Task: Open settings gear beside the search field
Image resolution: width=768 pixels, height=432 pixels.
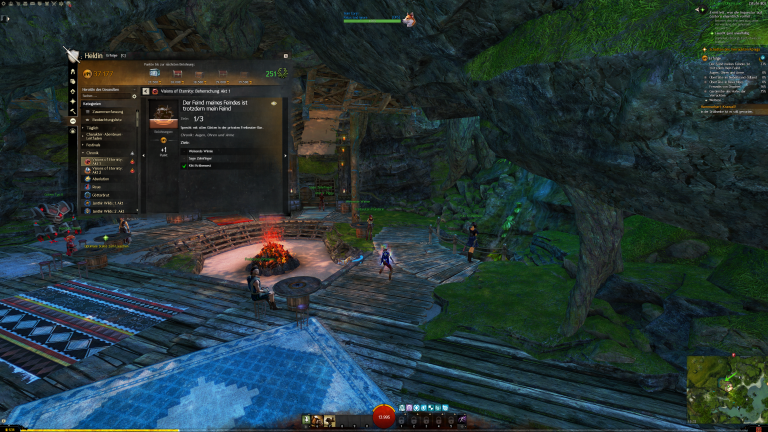Action: click(134, 97)
